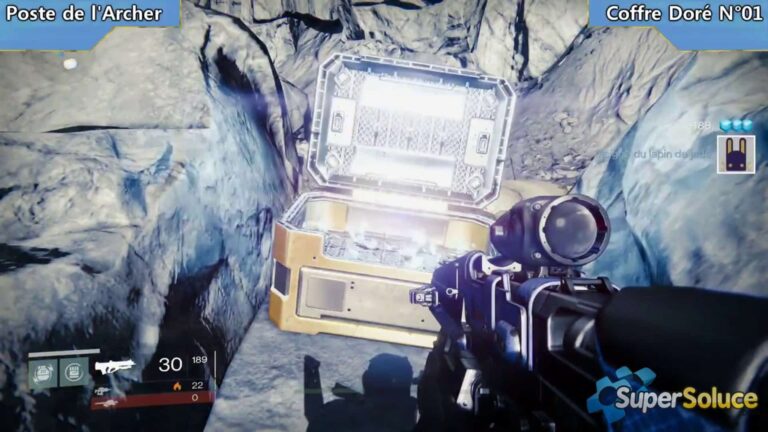Open the jade rabbit loot notification icon
The width and height of the screenshot is (768, 432).
click(735, 155)
